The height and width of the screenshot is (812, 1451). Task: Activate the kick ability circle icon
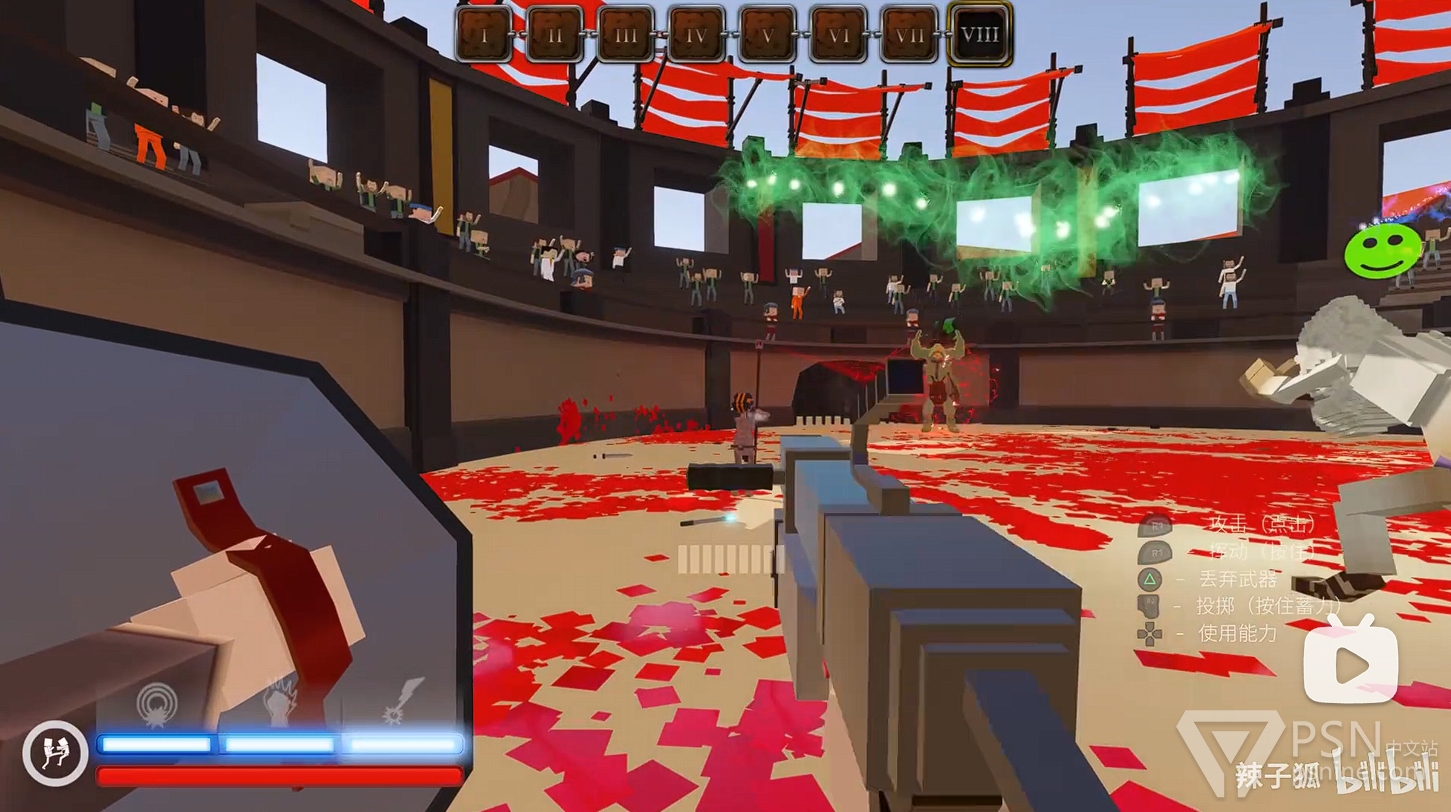[x=55, y=752]
